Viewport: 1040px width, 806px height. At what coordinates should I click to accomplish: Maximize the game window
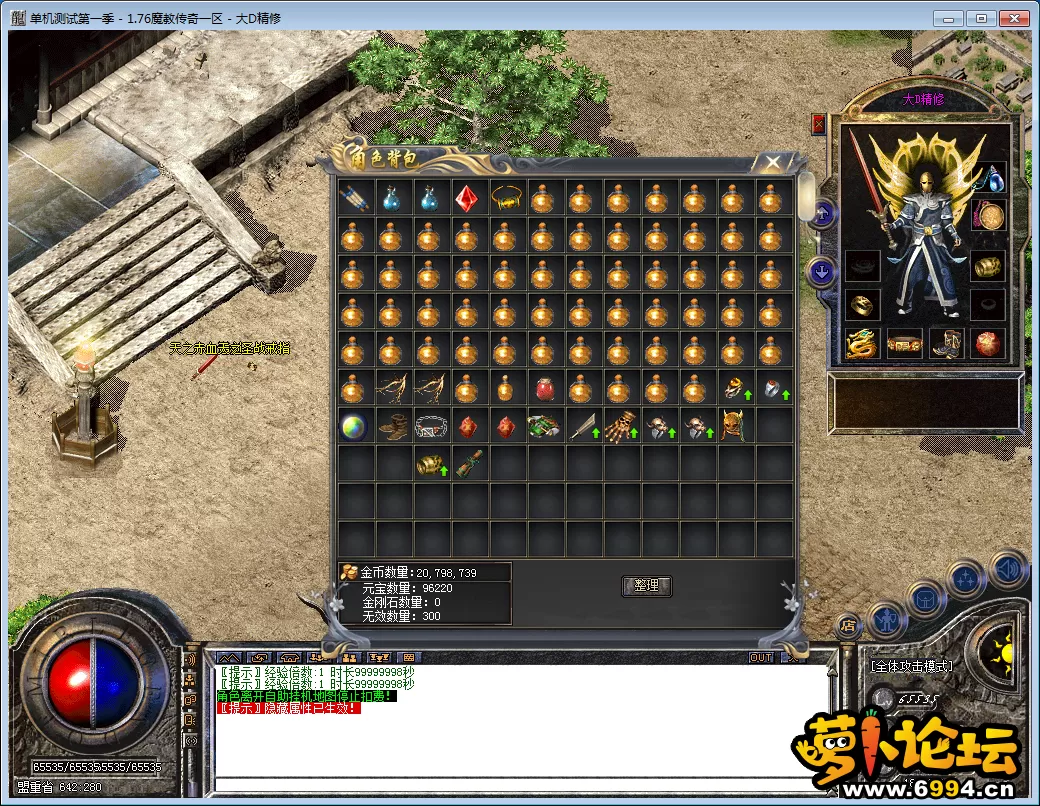983,19
